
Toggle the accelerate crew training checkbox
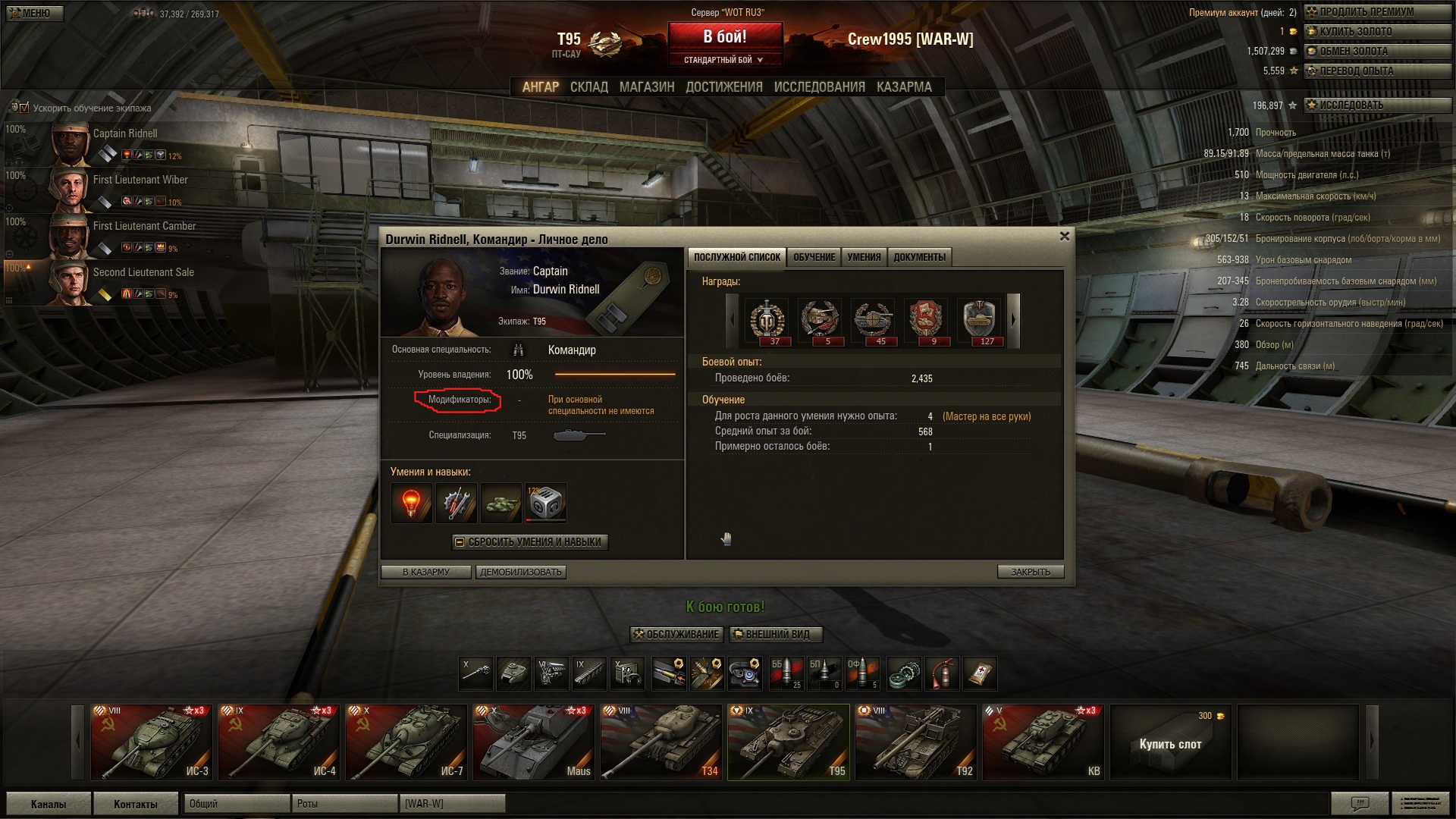(x=24, y=108)
